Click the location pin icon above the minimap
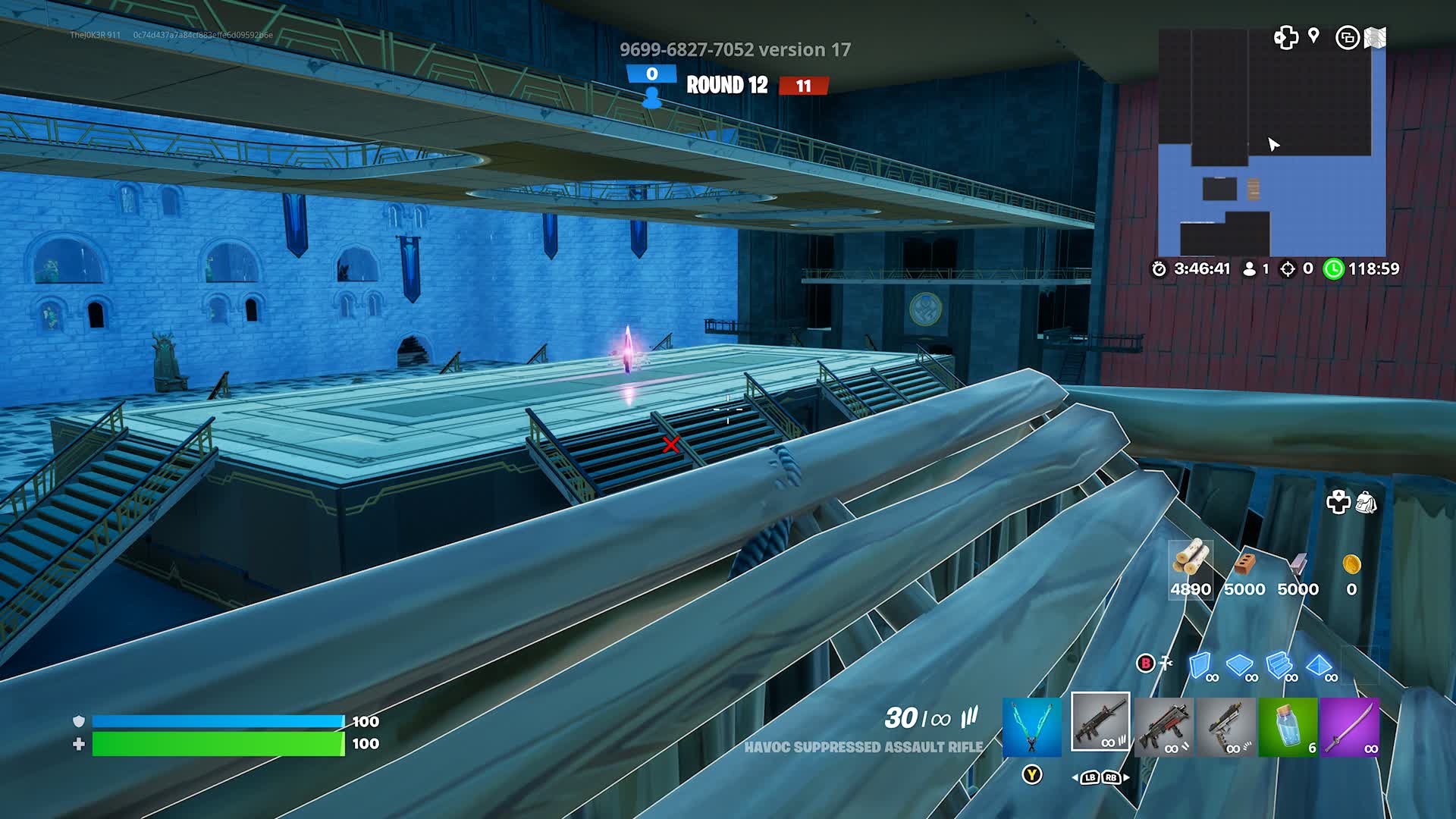 [x=1312, y=36]
